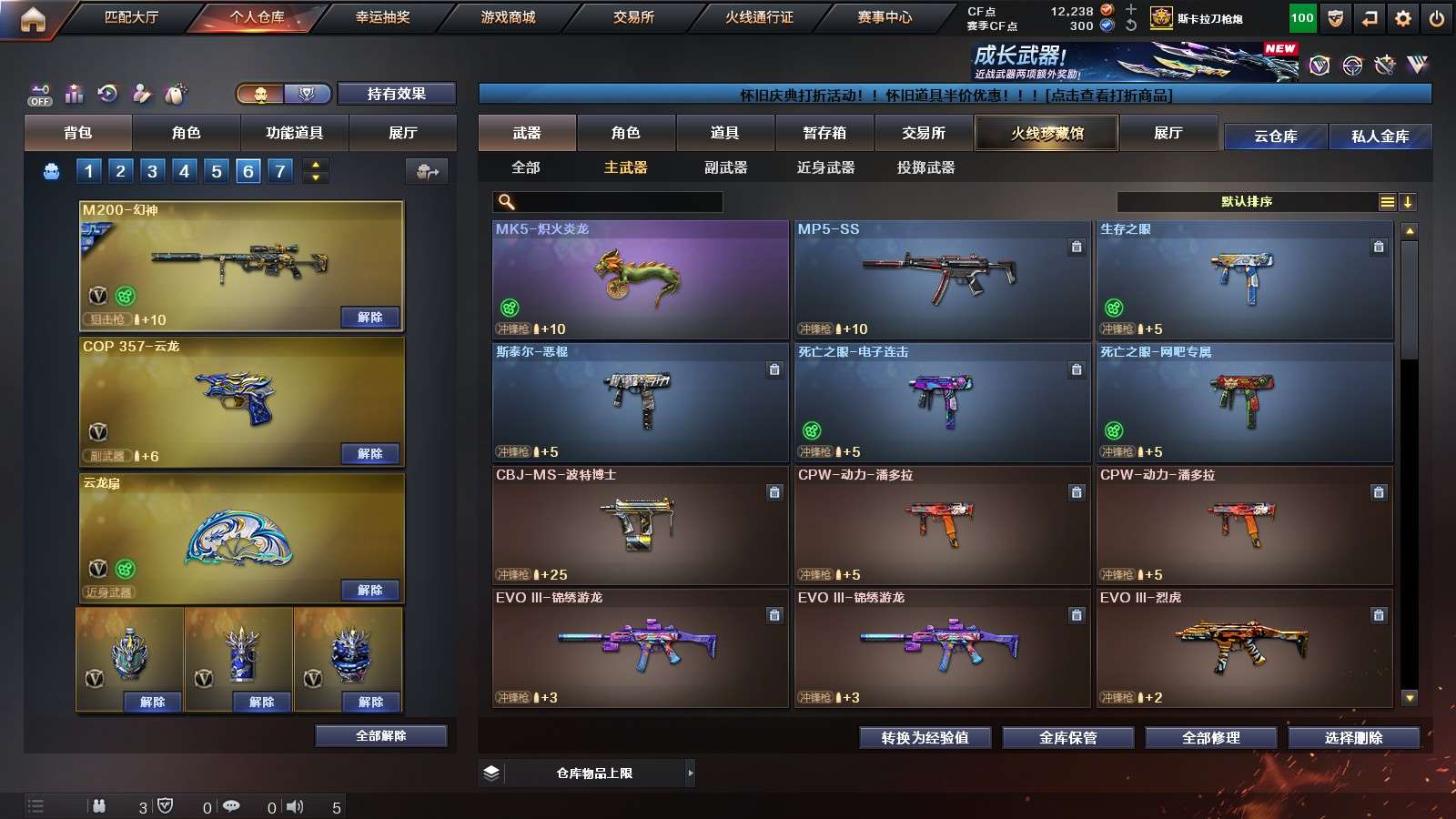Click the home icon in top-left corner
1456x819 pixels.
pos(33,19)
